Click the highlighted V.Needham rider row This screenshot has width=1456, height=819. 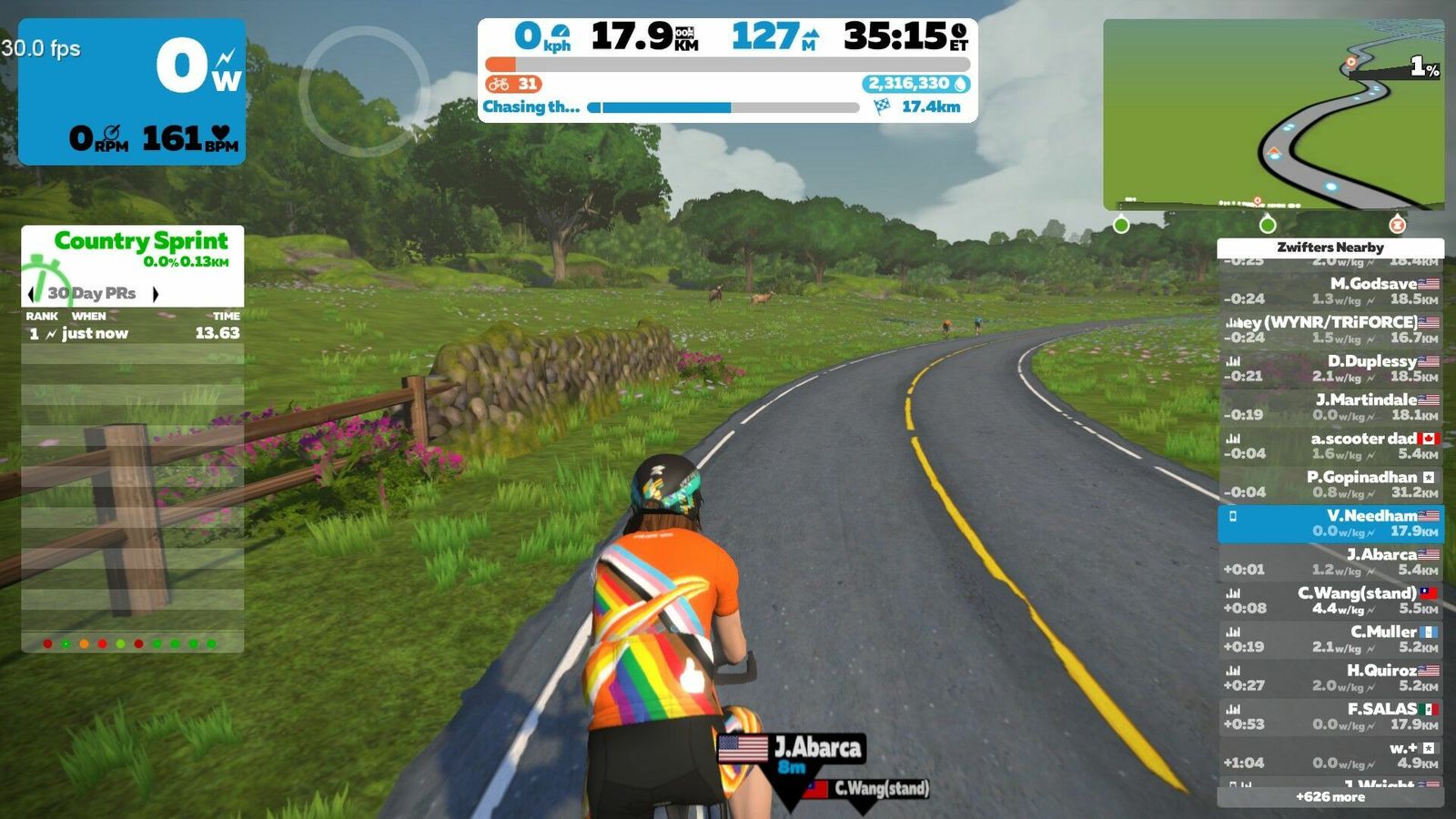[x=1330, y=523]
